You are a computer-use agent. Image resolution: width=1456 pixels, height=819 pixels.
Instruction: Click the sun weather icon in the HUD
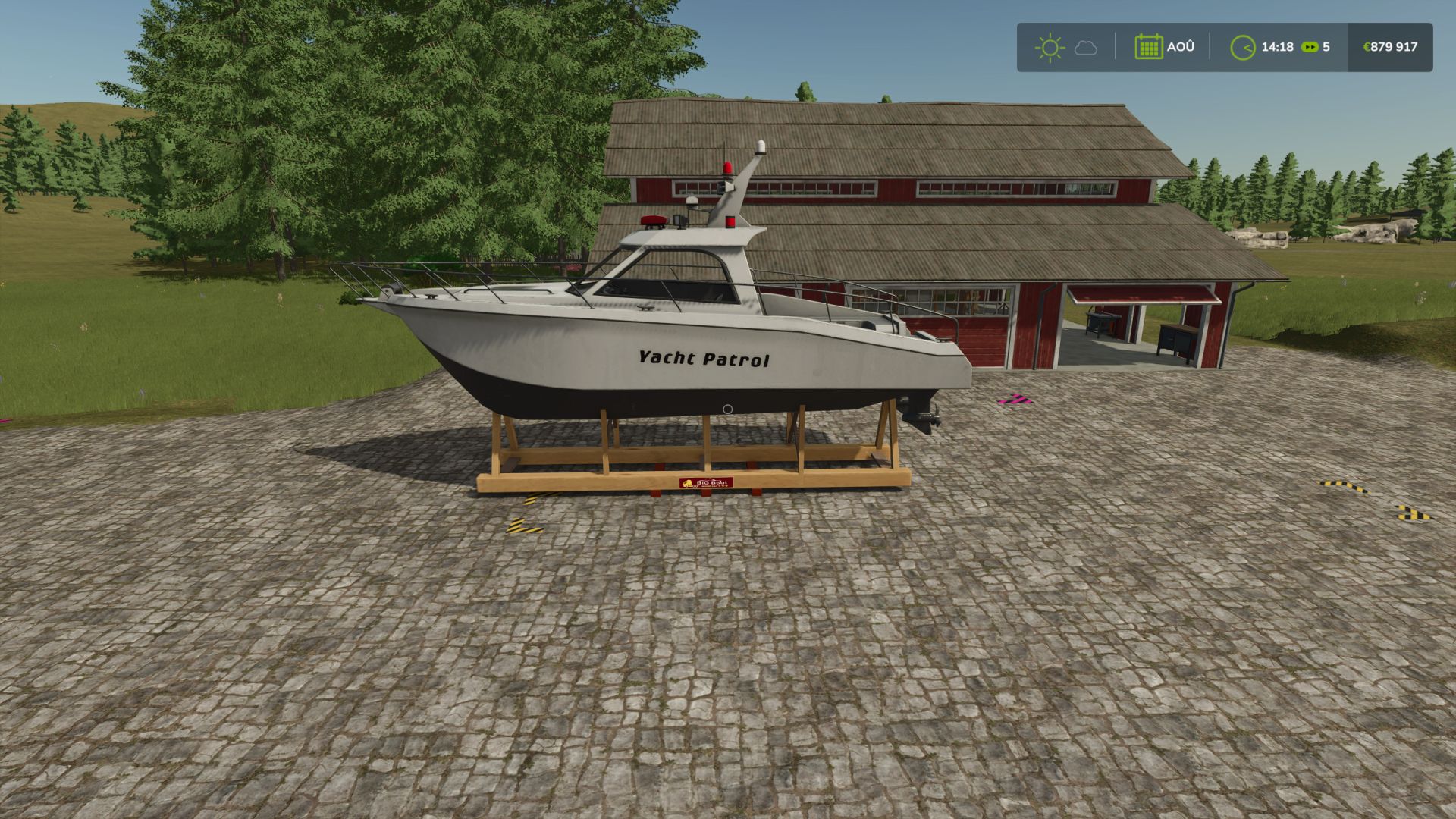(x=1050, y=47)
